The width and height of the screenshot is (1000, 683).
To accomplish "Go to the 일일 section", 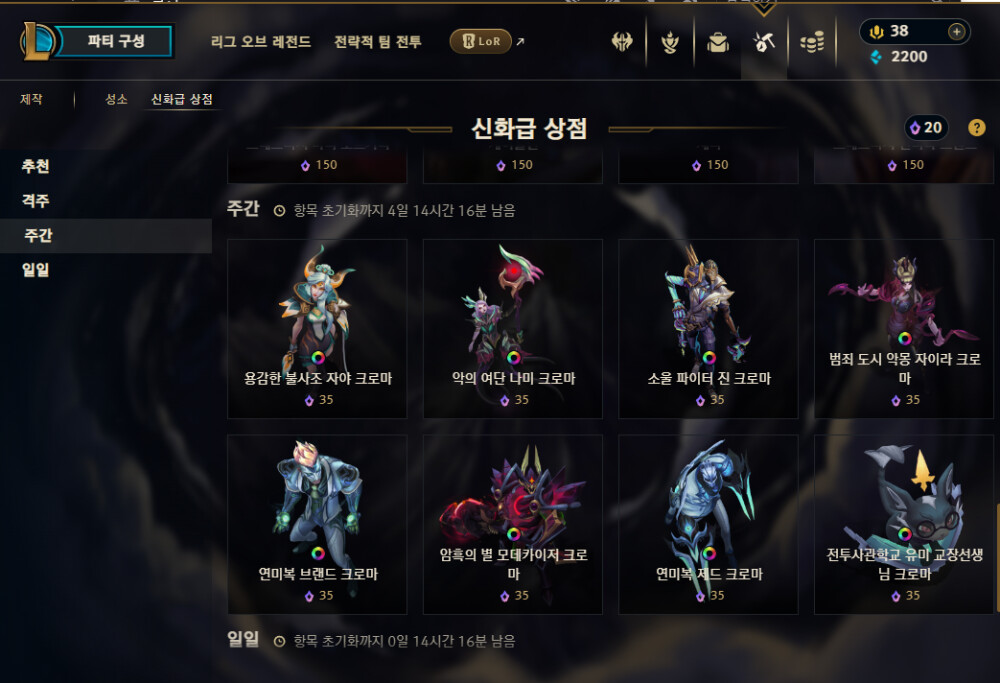I will (x=35, y=269).
